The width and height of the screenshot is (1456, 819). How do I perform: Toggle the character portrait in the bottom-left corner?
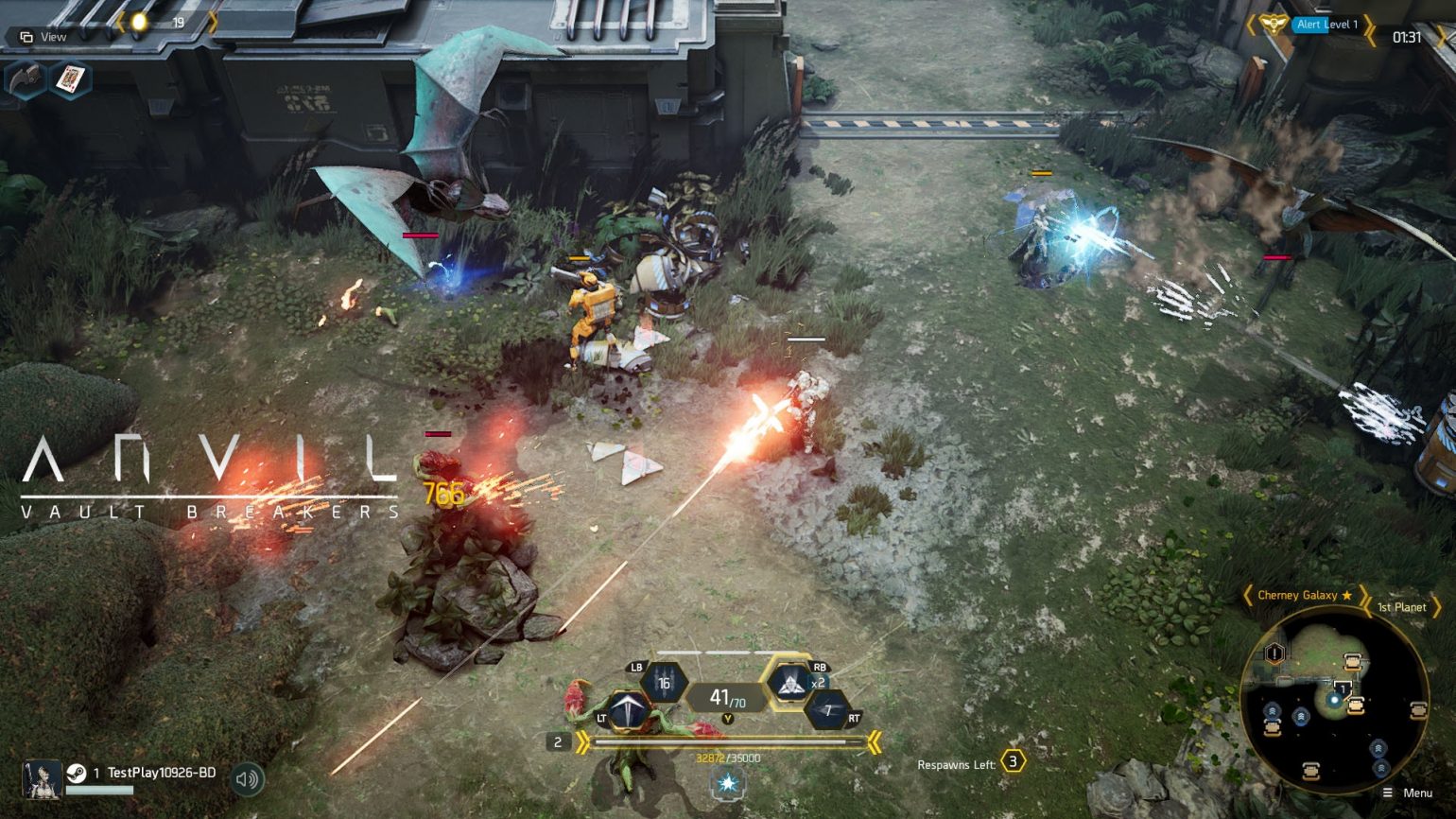(x=42, y=779)
